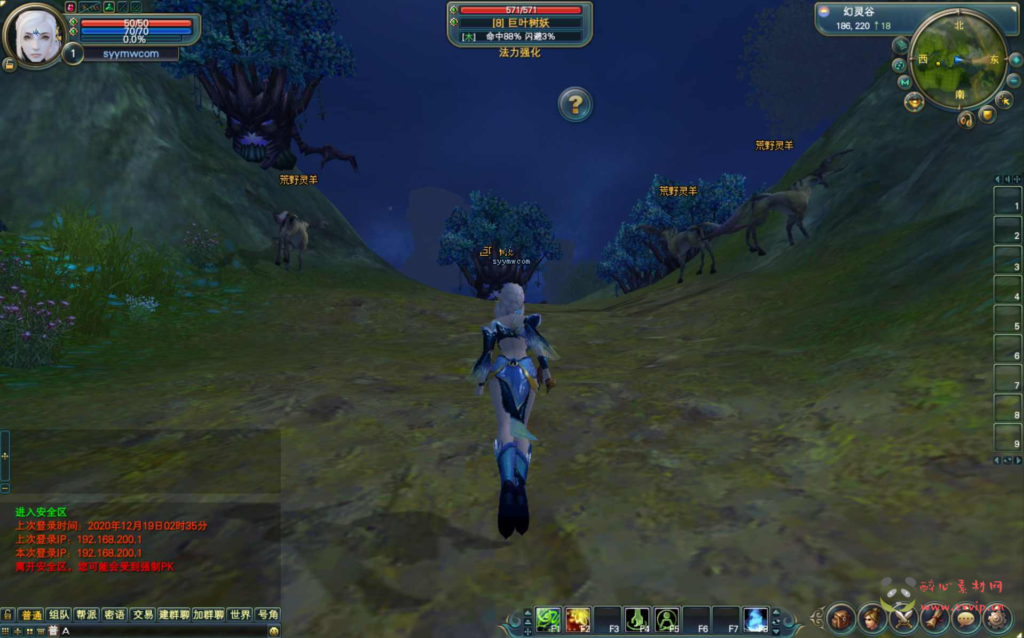1024x638 pixels.
Task: Select the 帮派 chat channel tab
Action: (87, 615)
